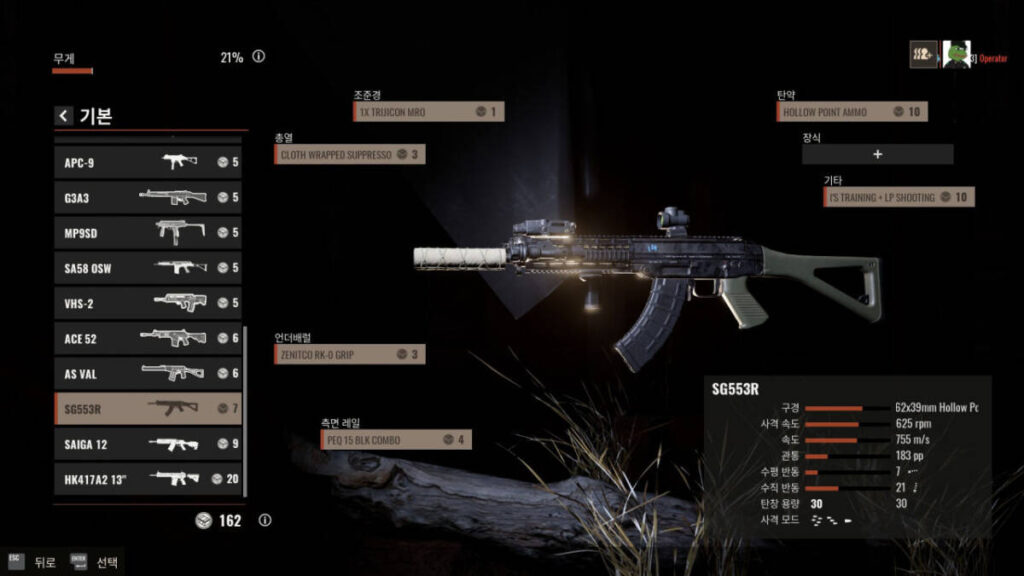Select the SA58 OSW weapon
This screenshot has height=576, width=1024.
point(148,267)
